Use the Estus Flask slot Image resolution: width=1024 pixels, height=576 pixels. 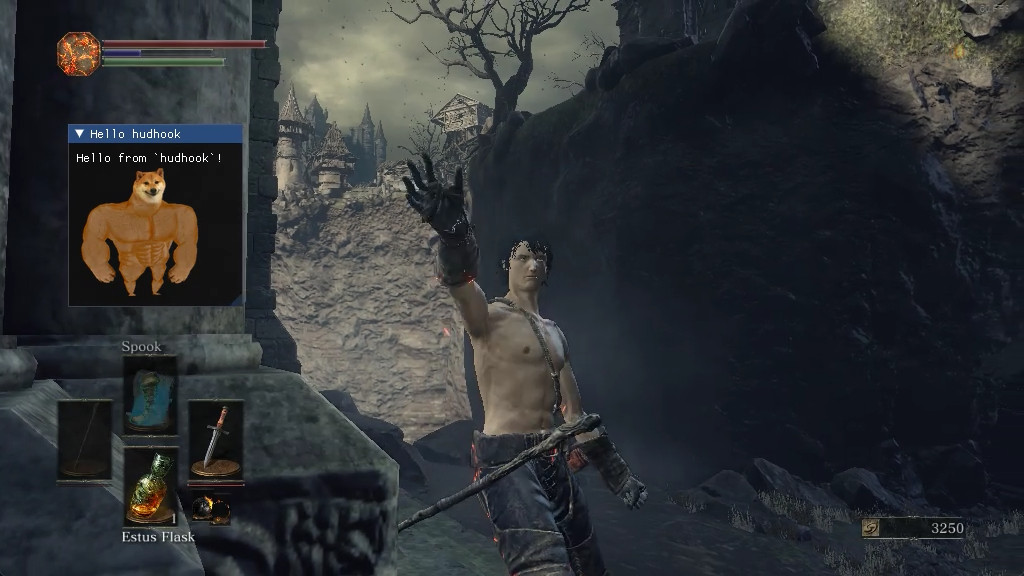pos(150,487)
